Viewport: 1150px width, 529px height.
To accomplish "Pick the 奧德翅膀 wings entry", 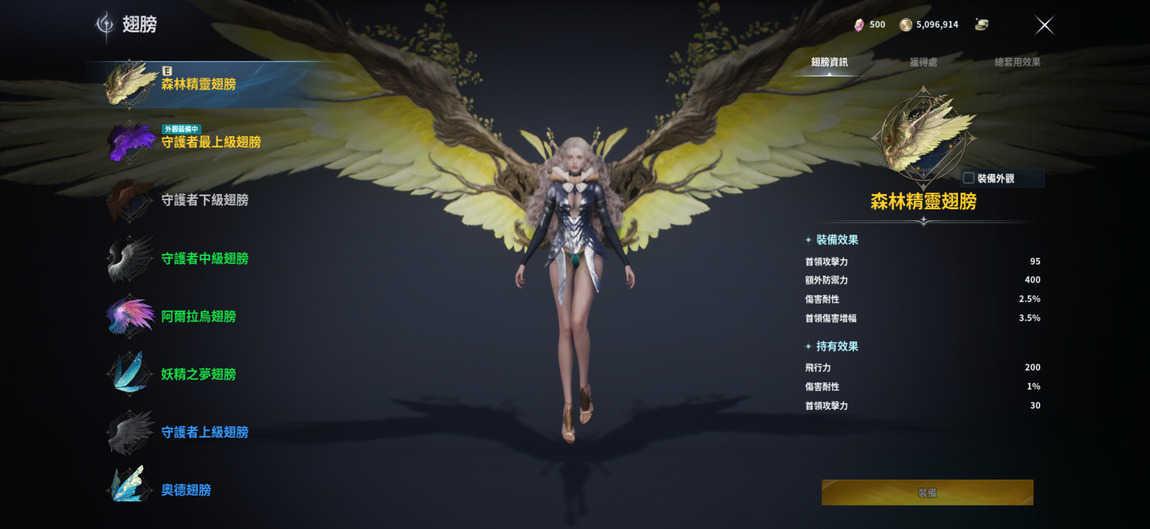I will pos(186,490).
